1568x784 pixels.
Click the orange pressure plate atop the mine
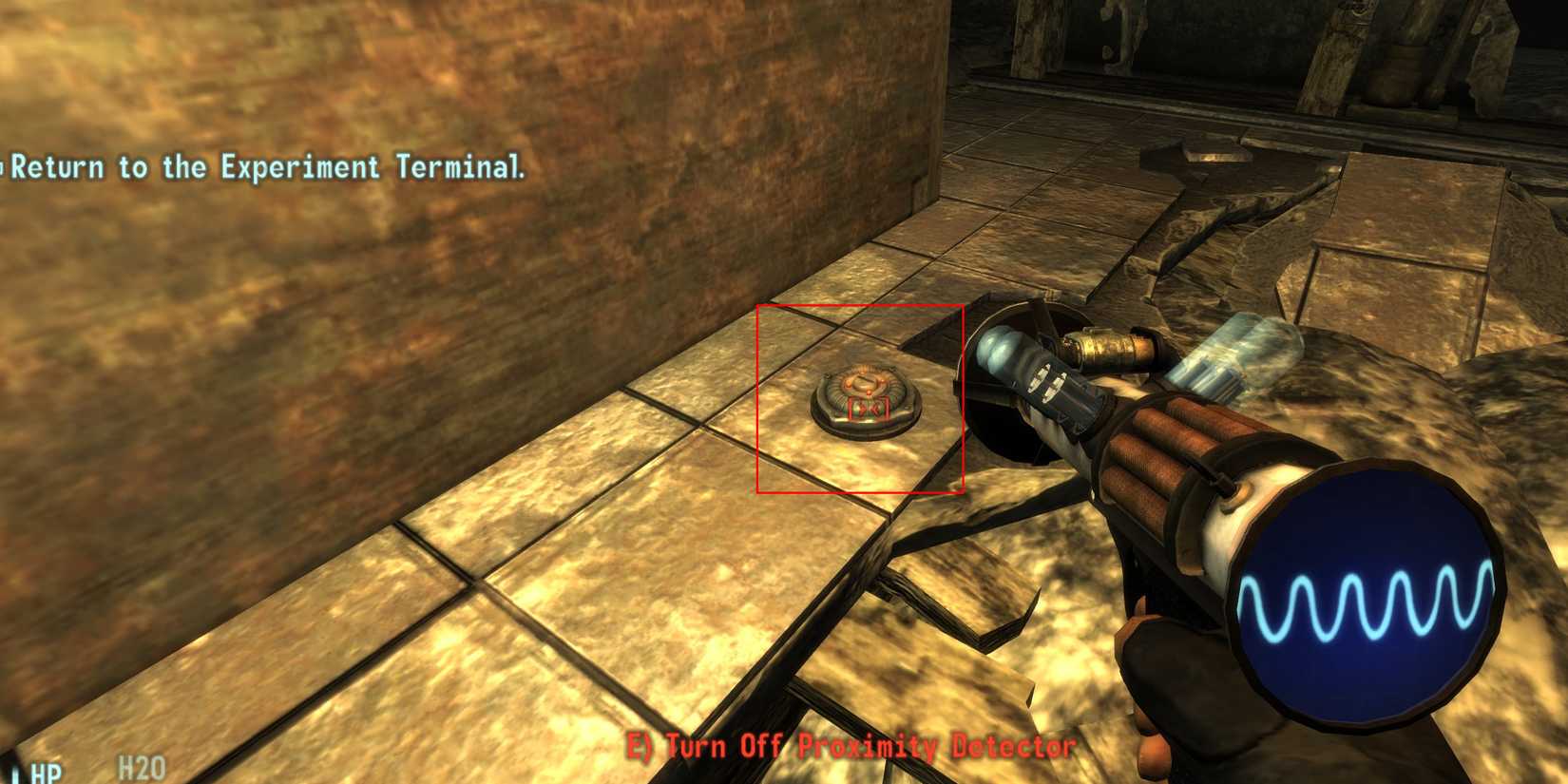pos(863,380)
